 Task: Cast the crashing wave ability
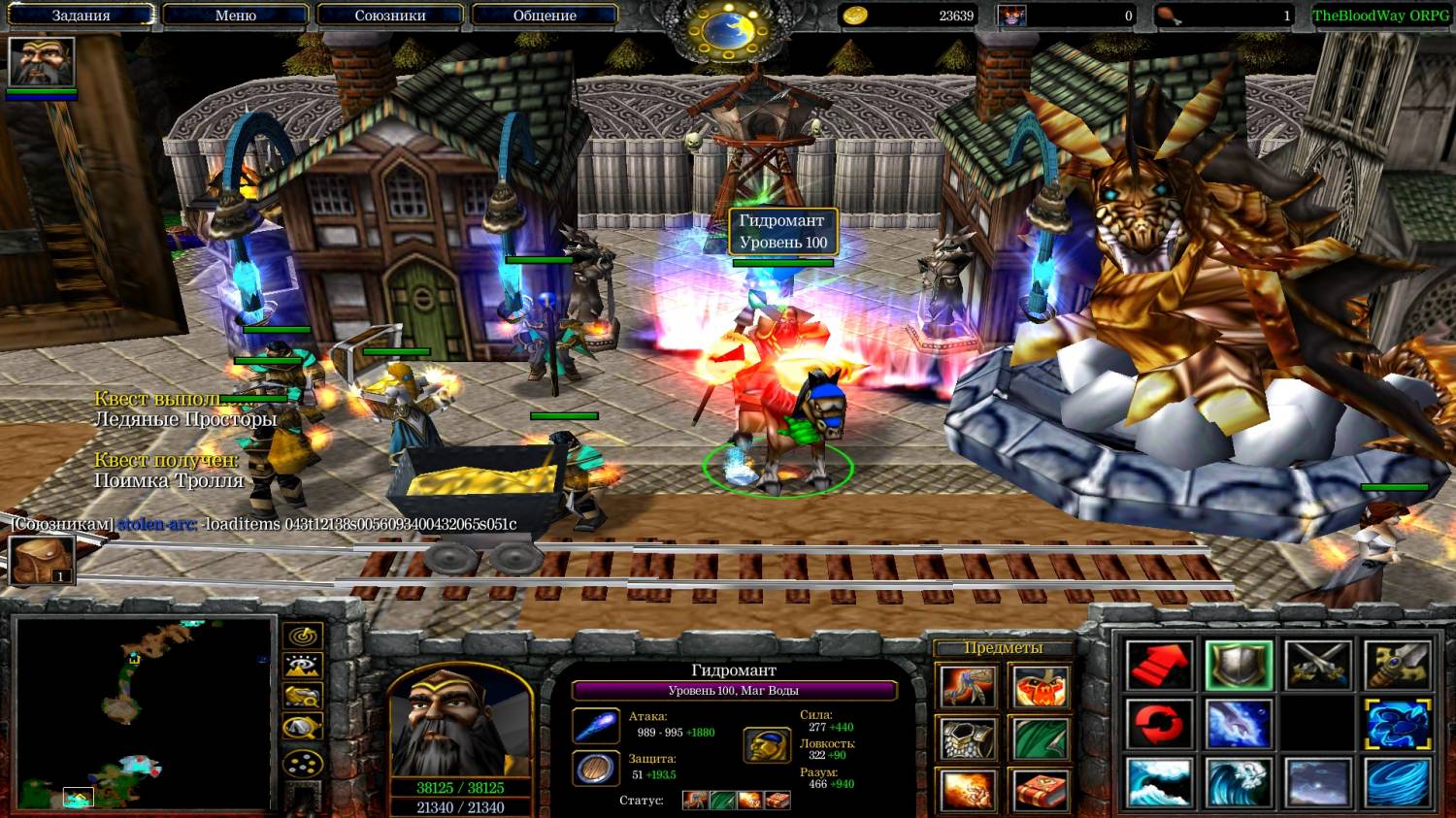pos(1160,783)
